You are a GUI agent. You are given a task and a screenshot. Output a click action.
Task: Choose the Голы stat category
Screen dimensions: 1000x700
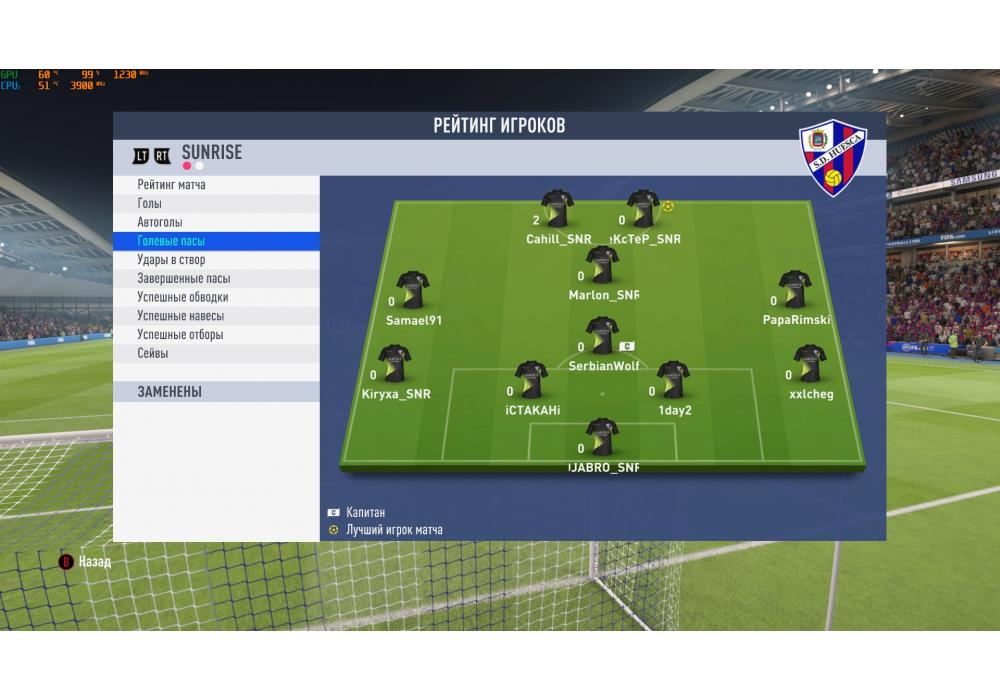[150, 204]
